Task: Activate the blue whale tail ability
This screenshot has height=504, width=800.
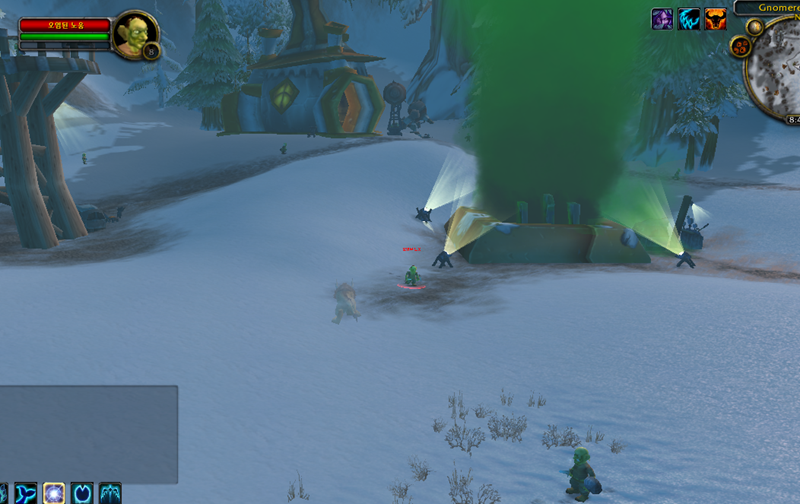Action: [25, 494]
